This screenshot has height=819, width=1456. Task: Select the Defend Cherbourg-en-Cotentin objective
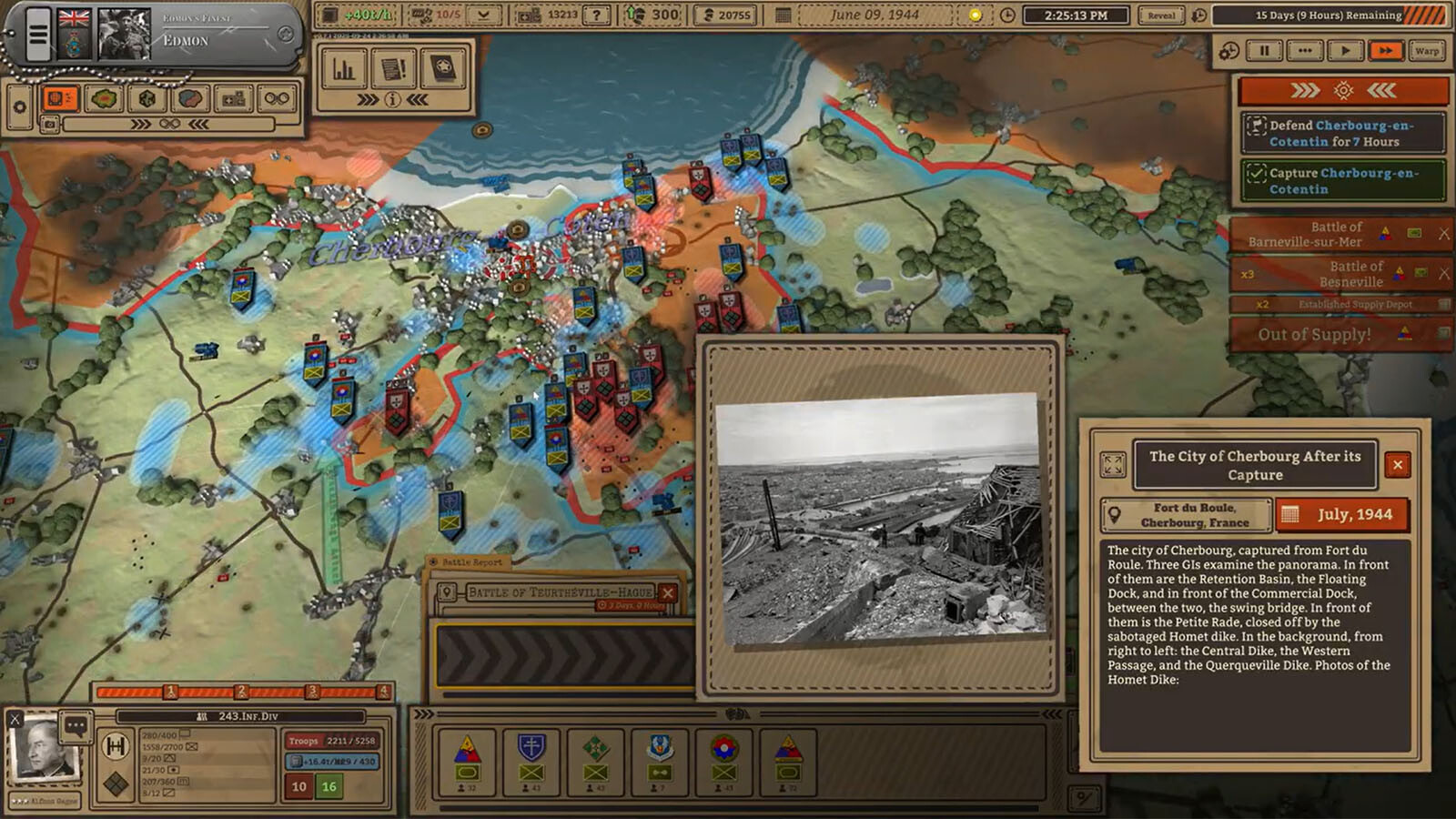(x=1342, y=133)
